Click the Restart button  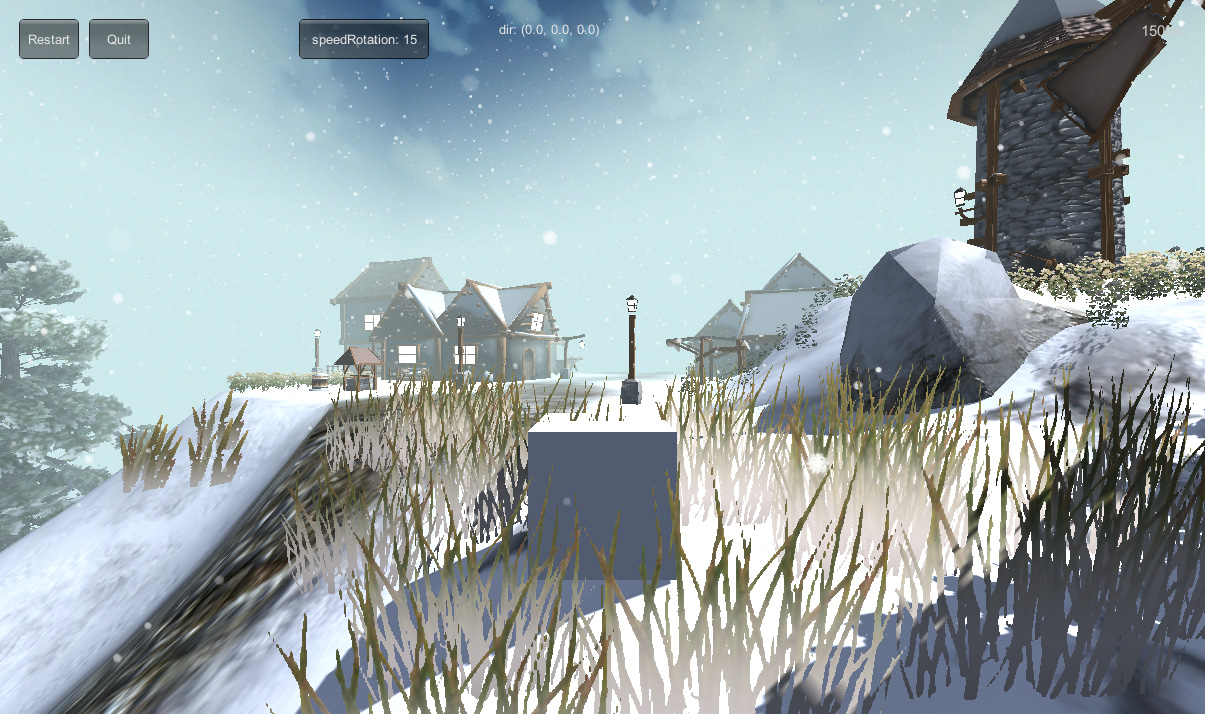49,40
